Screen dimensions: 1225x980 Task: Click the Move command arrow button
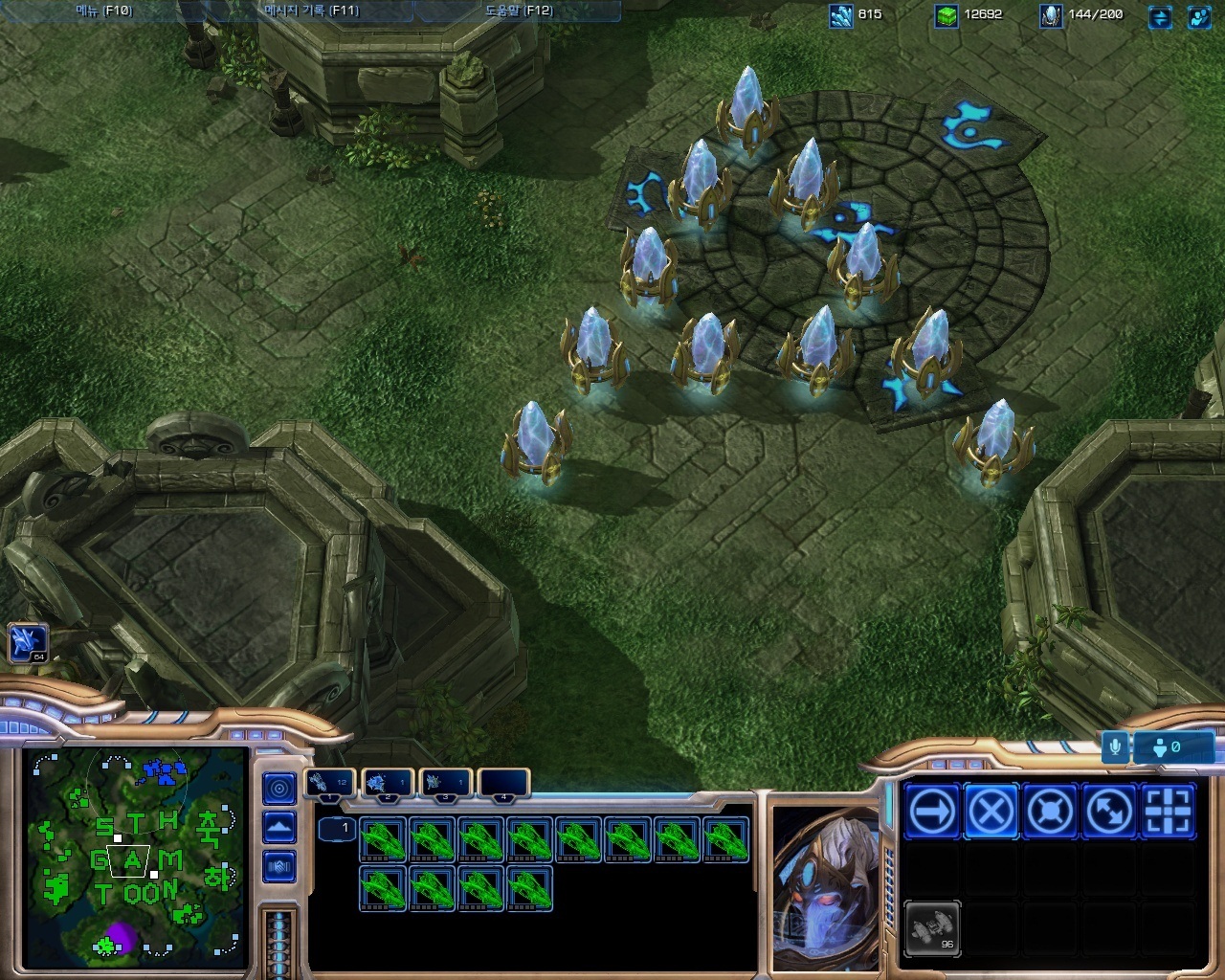[x=931, y=812]
